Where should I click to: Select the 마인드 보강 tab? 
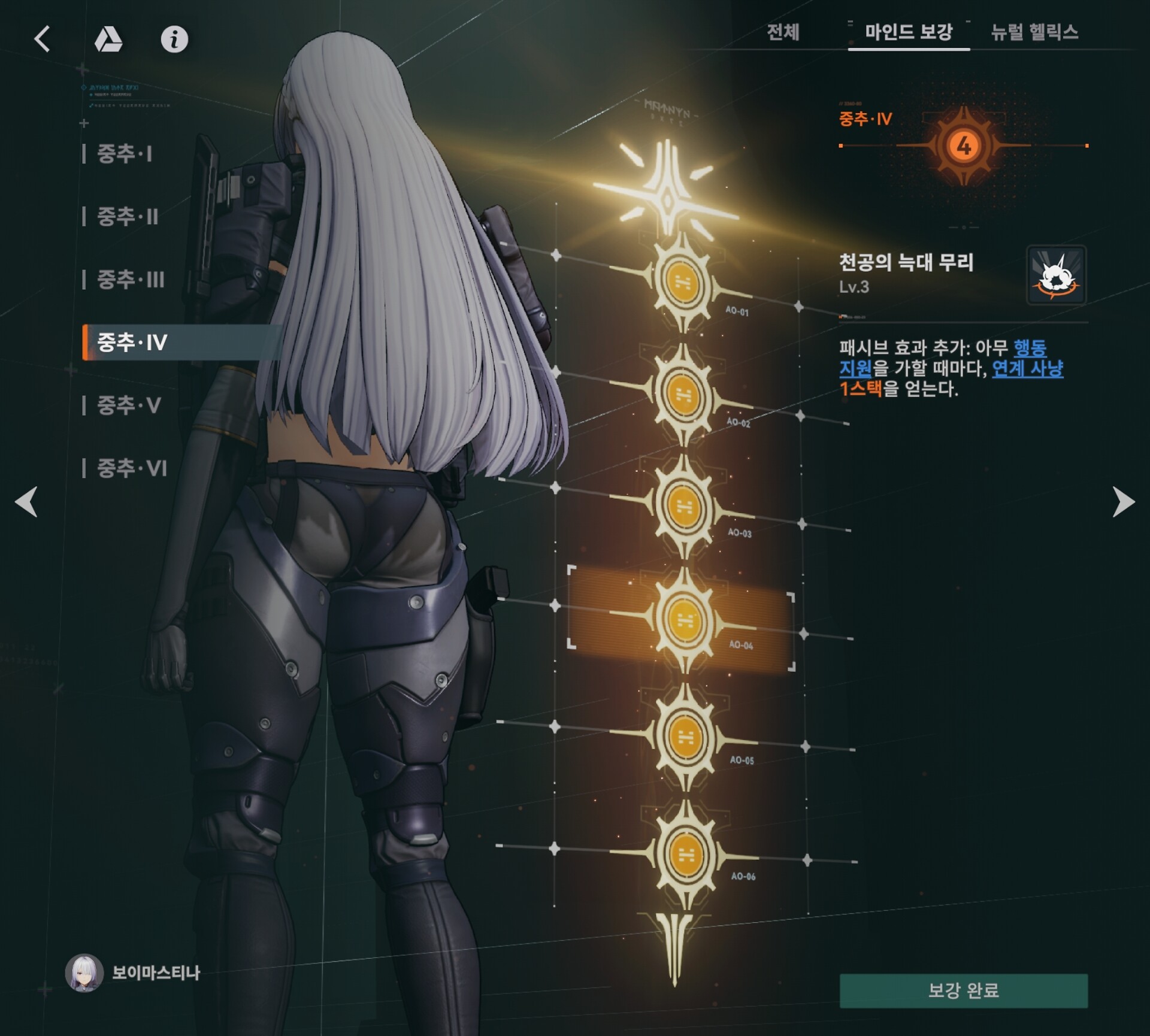coord(908,32)
